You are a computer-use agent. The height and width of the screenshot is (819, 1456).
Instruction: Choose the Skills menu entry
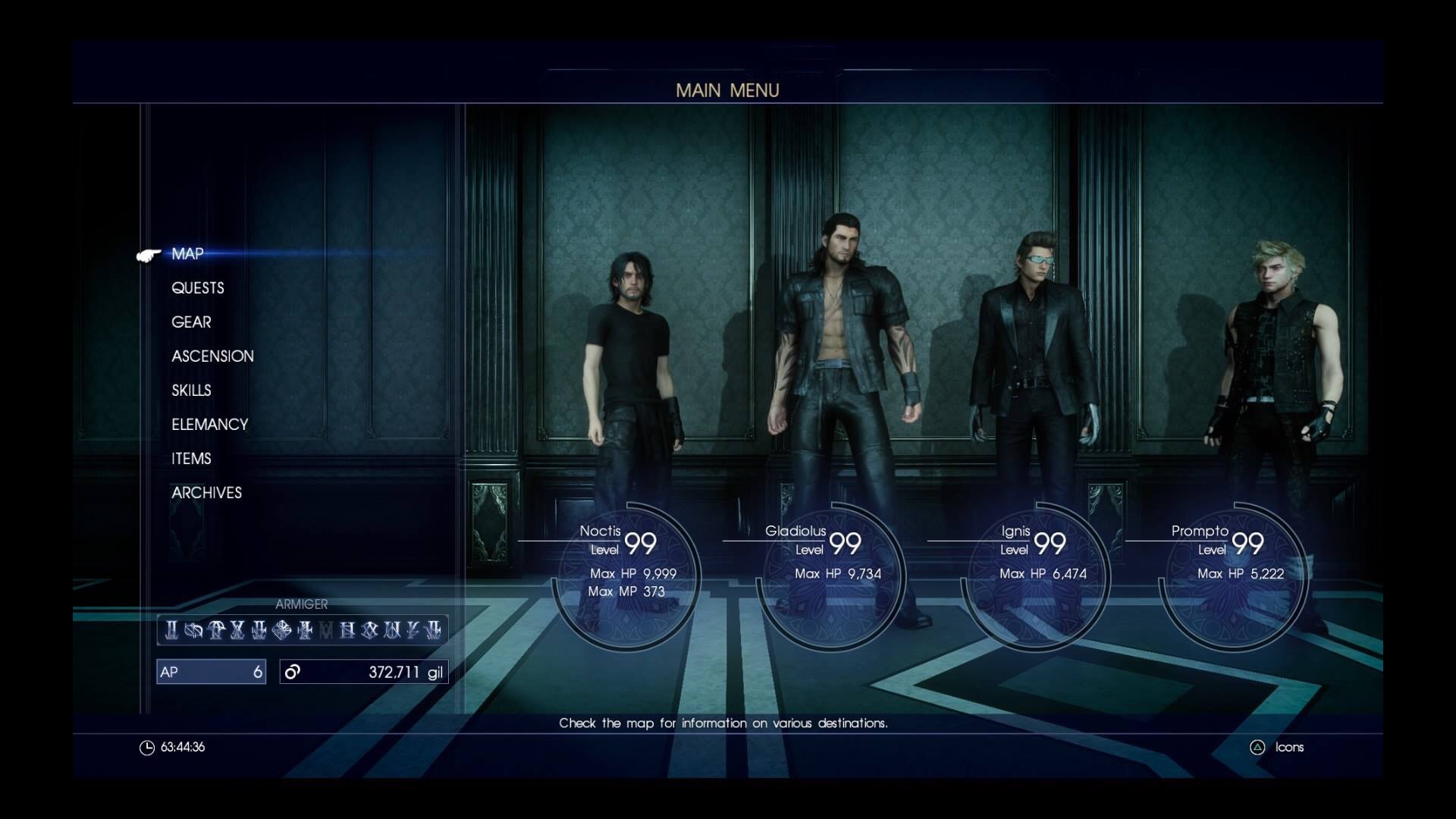click(x=191, y=391)
